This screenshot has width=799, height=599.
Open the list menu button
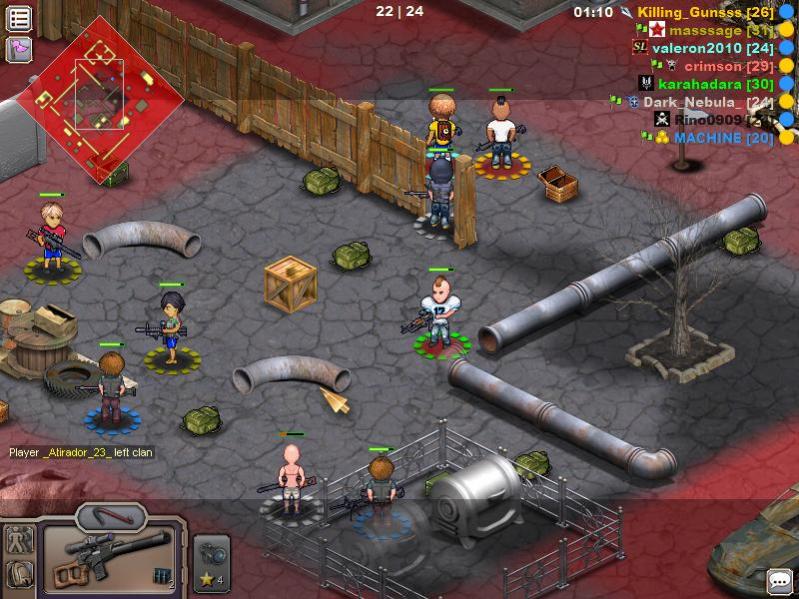(x=19, y=18)
